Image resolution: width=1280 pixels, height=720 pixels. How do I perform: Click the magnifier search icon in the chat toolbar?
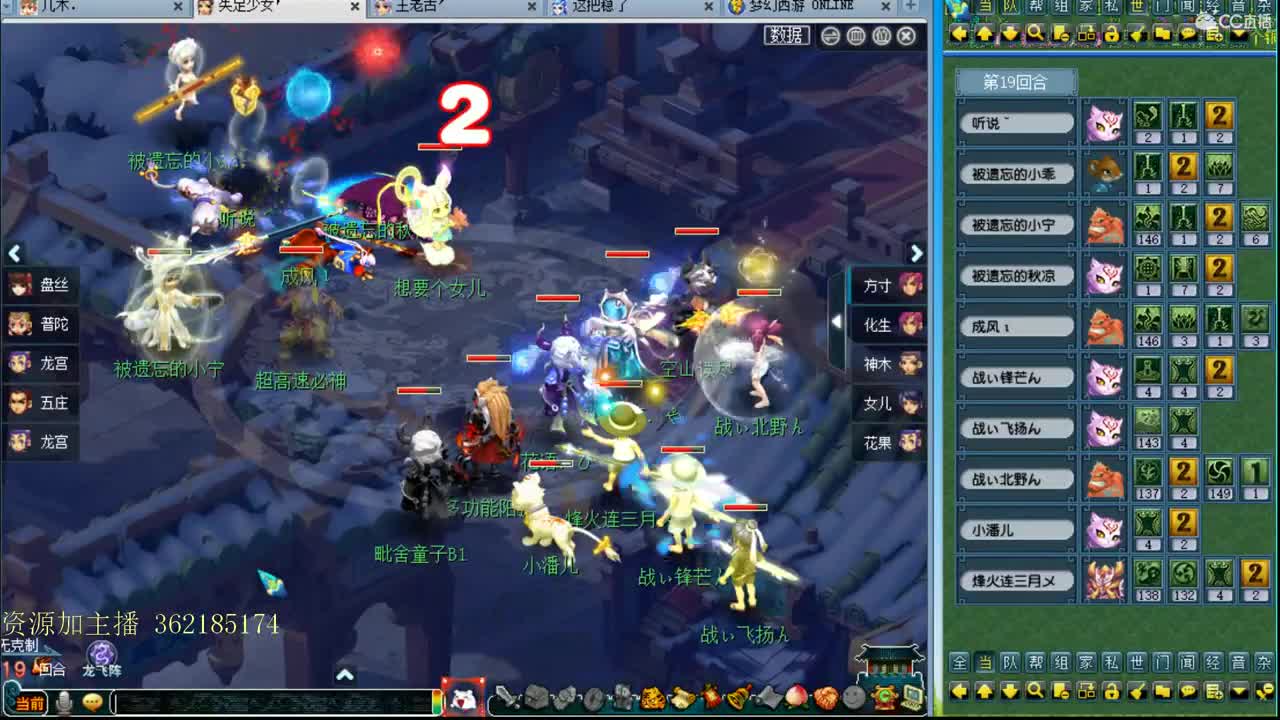click(x=1035, y=691)
